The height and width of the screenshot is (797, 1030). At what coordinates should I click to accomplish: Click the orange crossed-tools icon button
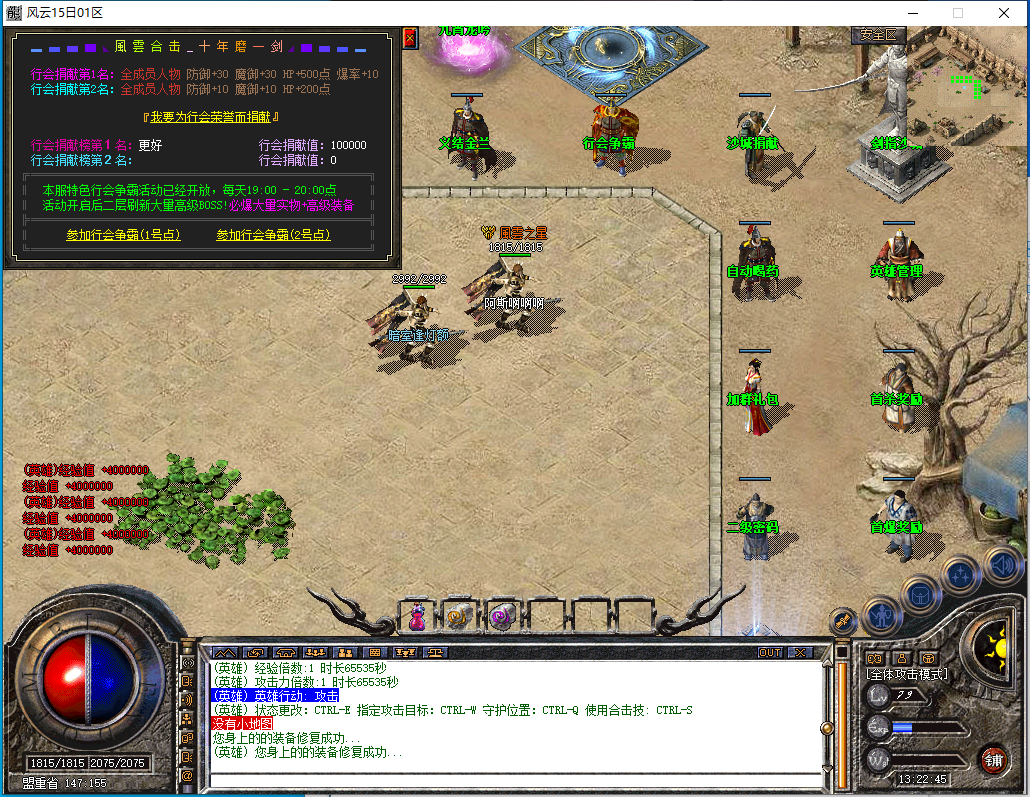click(842, 622)
